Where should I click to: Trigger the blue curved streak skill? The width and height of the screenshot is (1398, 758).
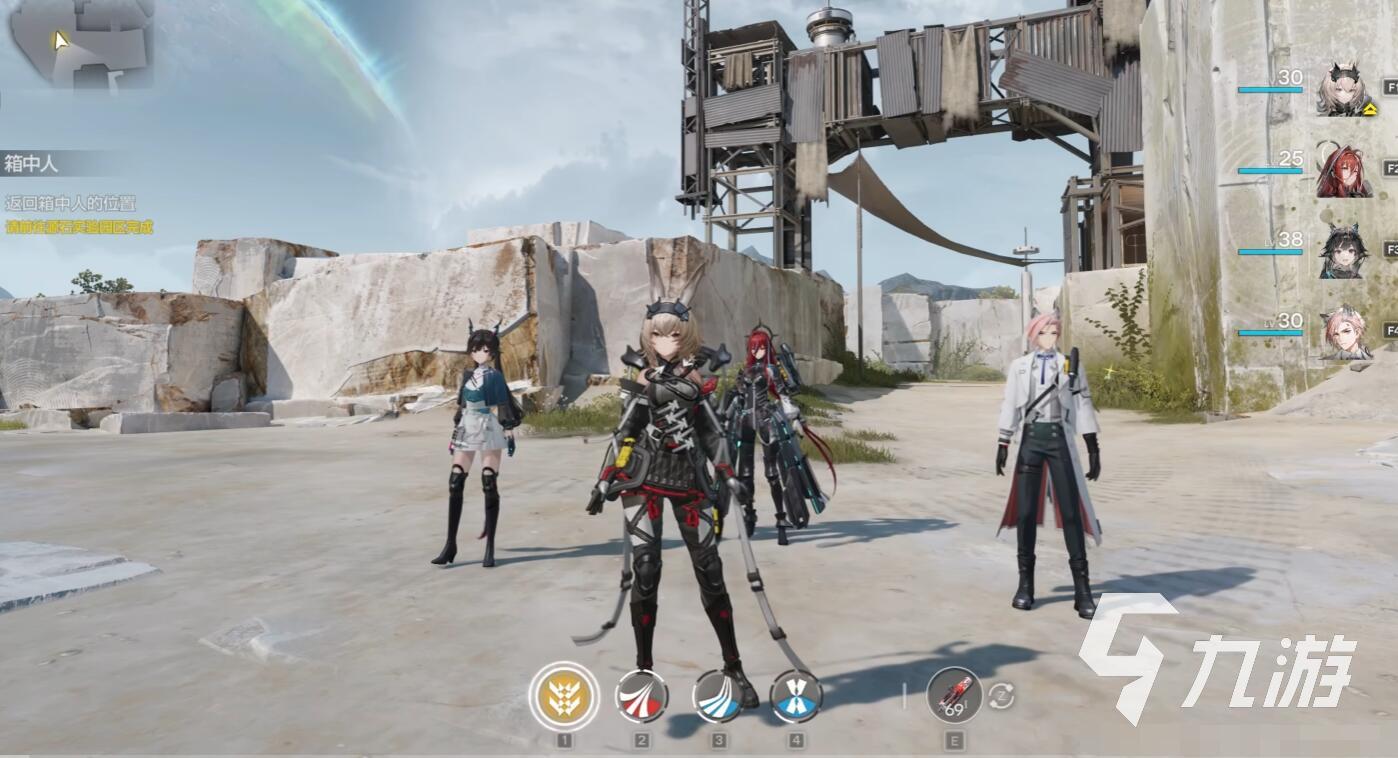click(x=718, y=696)
